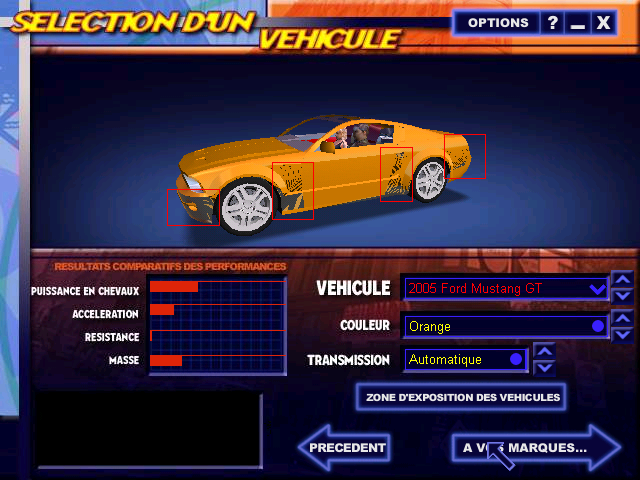The image size is (640, 480).
Task: Click the down arrow beside the Couleur field
Action: pyautogui.click(x=622, y=334)
